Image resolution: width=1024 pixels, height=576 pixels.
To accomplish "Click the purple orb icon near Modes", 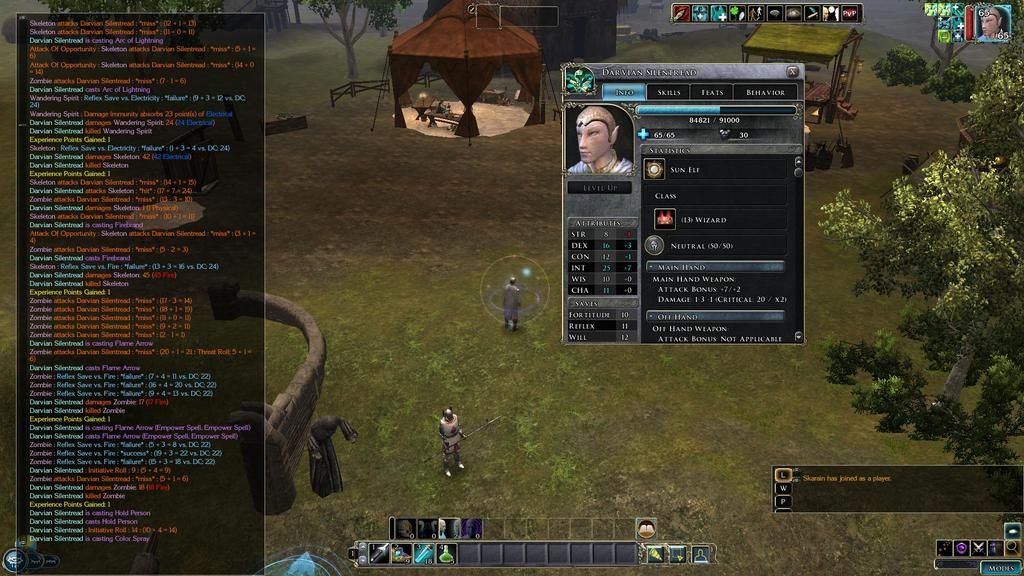I will (x=962, y=548).
